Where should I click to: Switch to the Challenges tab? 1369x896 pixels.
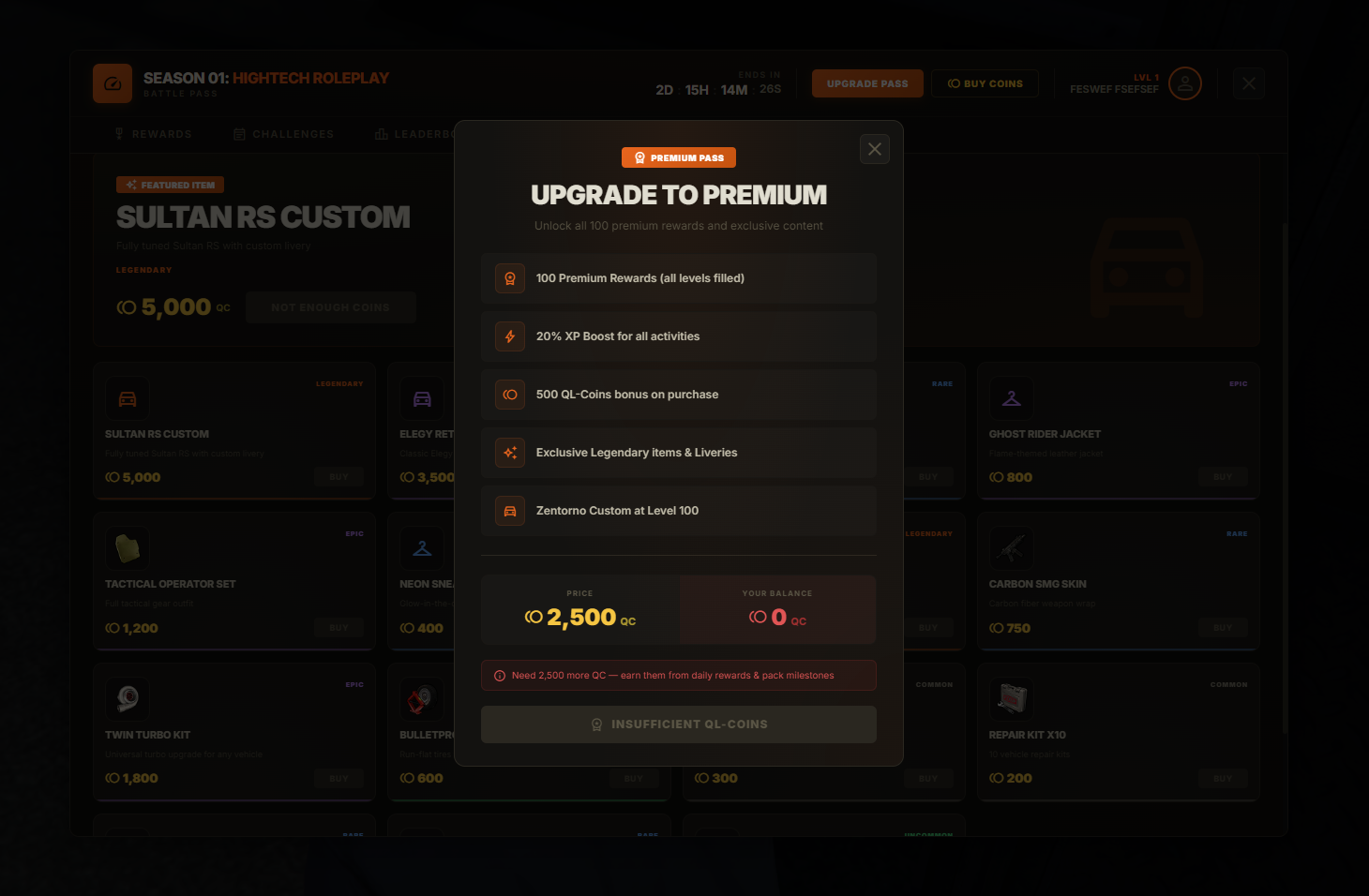pyautogui.click(x=284, y=134)
